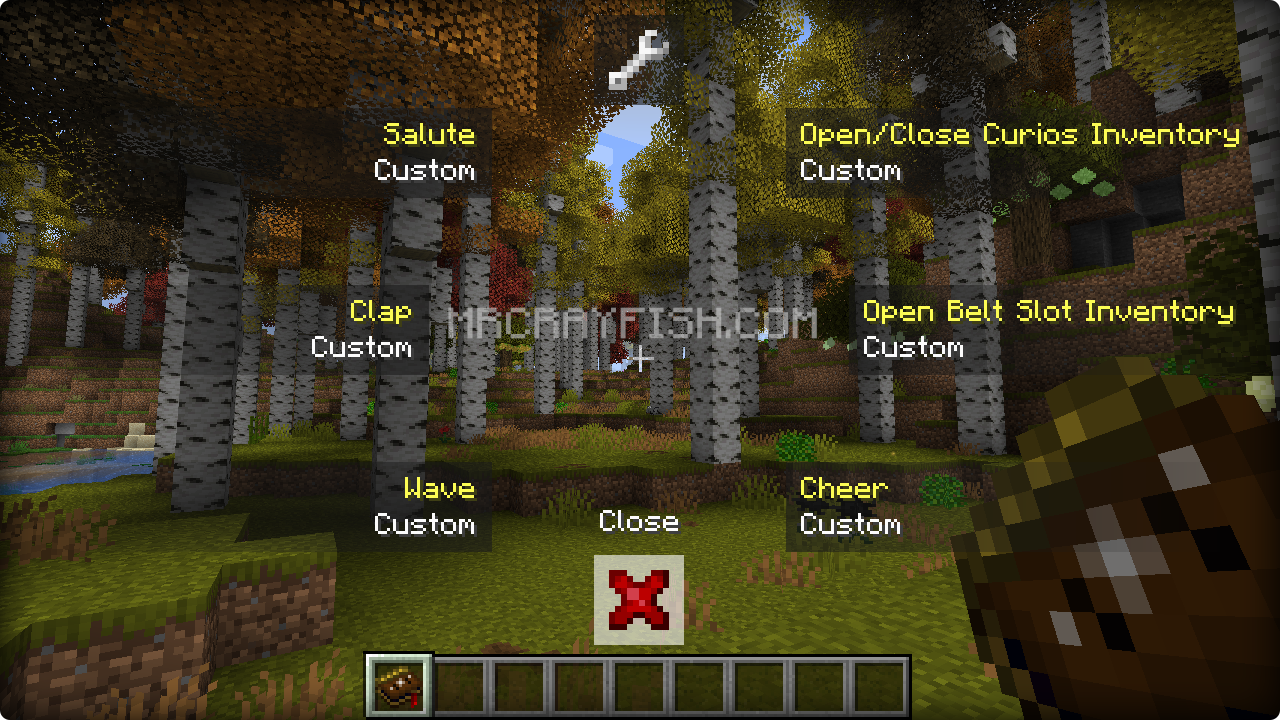
Task: Open Belt Slot Inventory option
Action: [x=1048, y=329]
